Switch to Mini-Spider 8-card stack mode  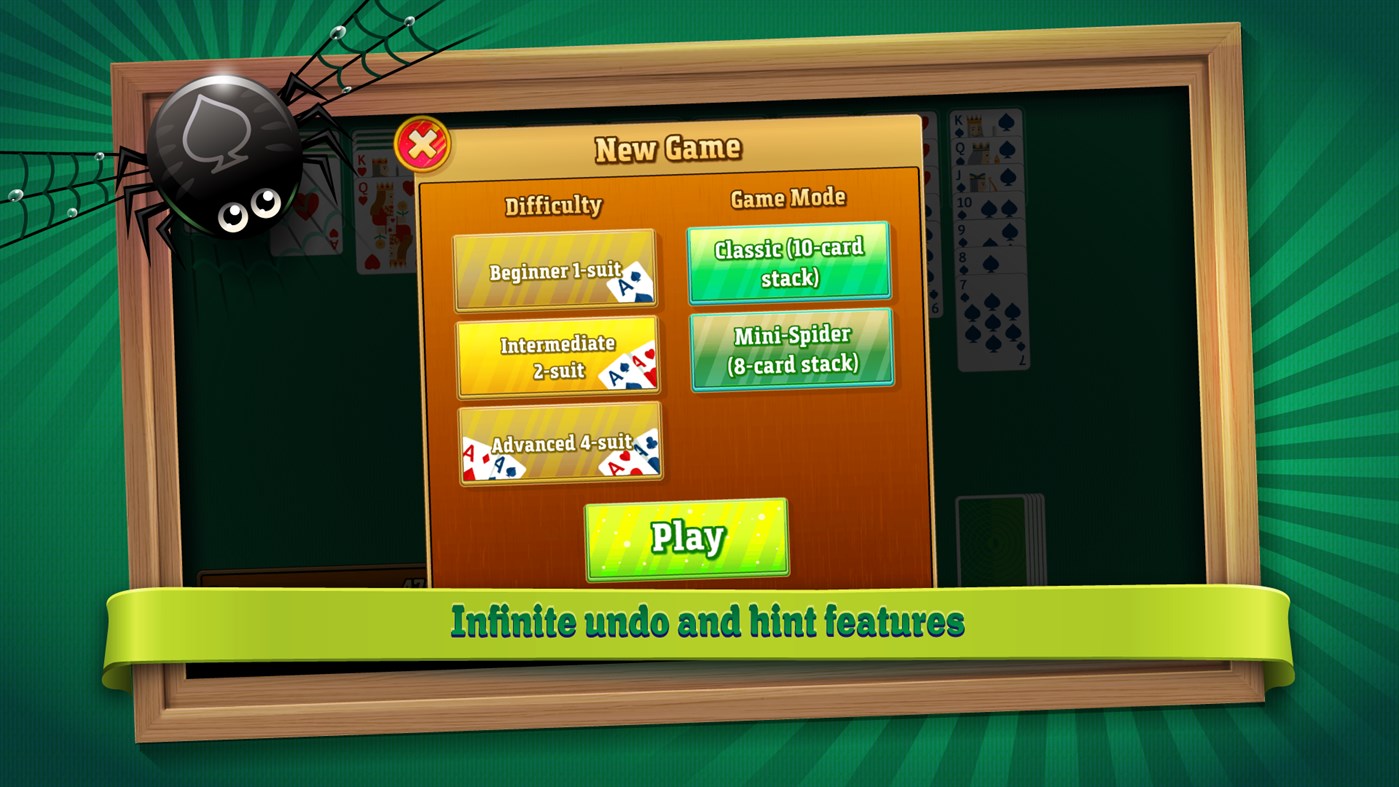point(792,348)
